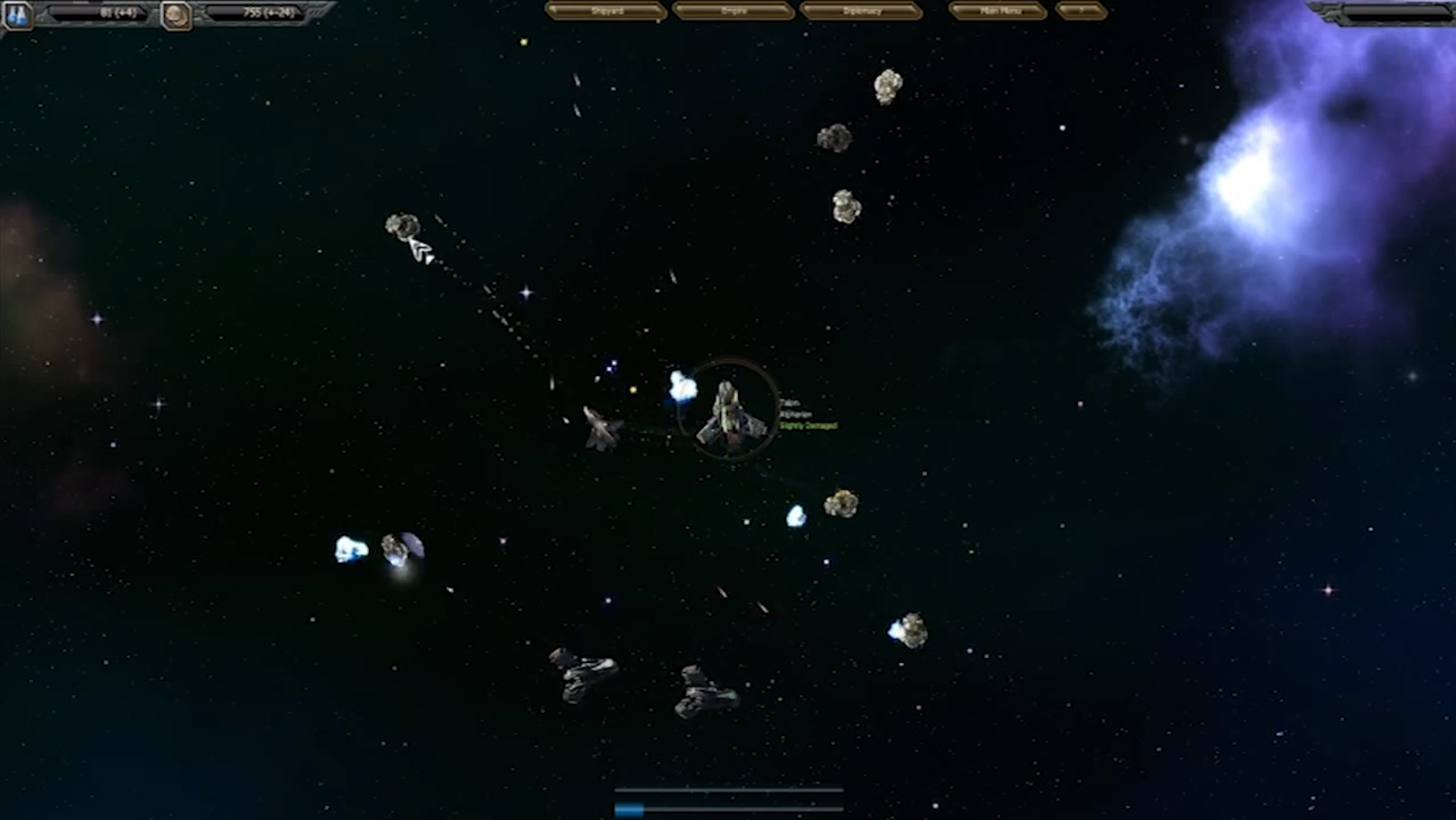Open the Diplomacy screen
This screenshot has width=1456, height=820.
[861, 11]
